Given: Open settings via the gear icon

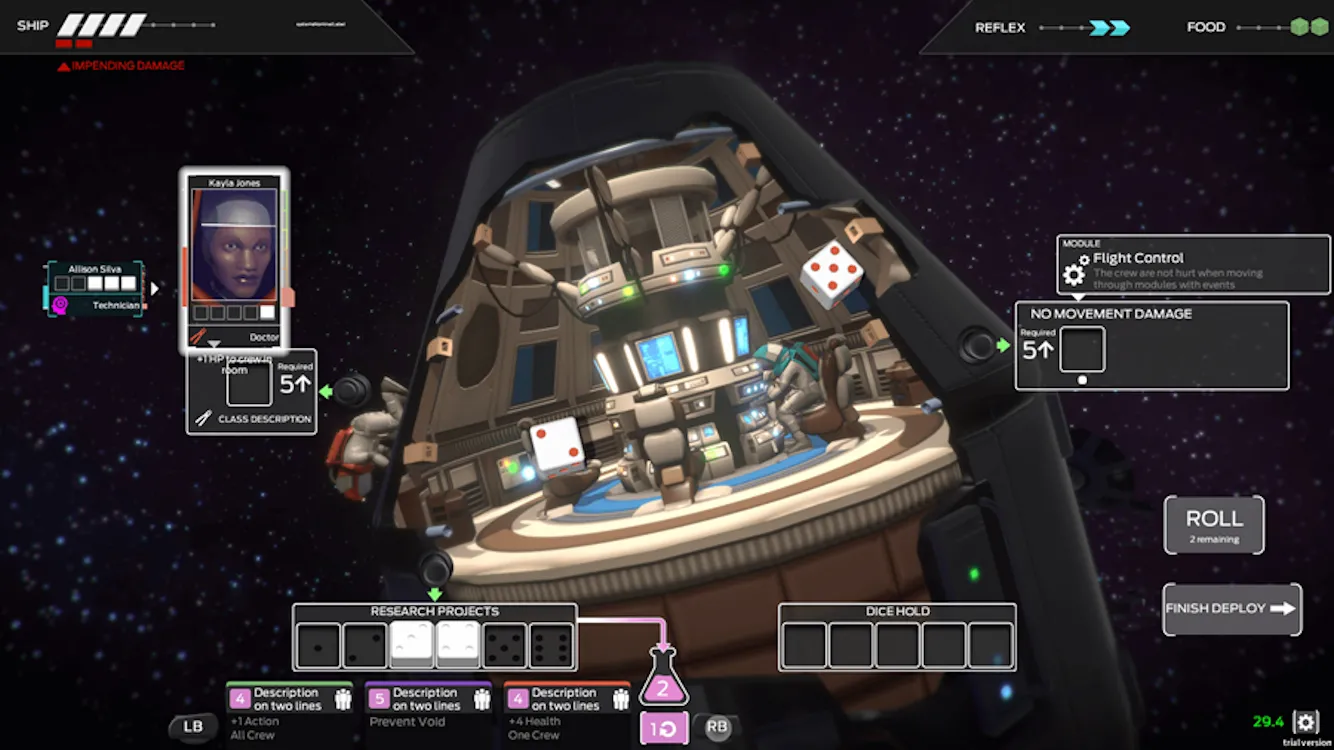Looking at the screenshot, I should pos(1306,722).
